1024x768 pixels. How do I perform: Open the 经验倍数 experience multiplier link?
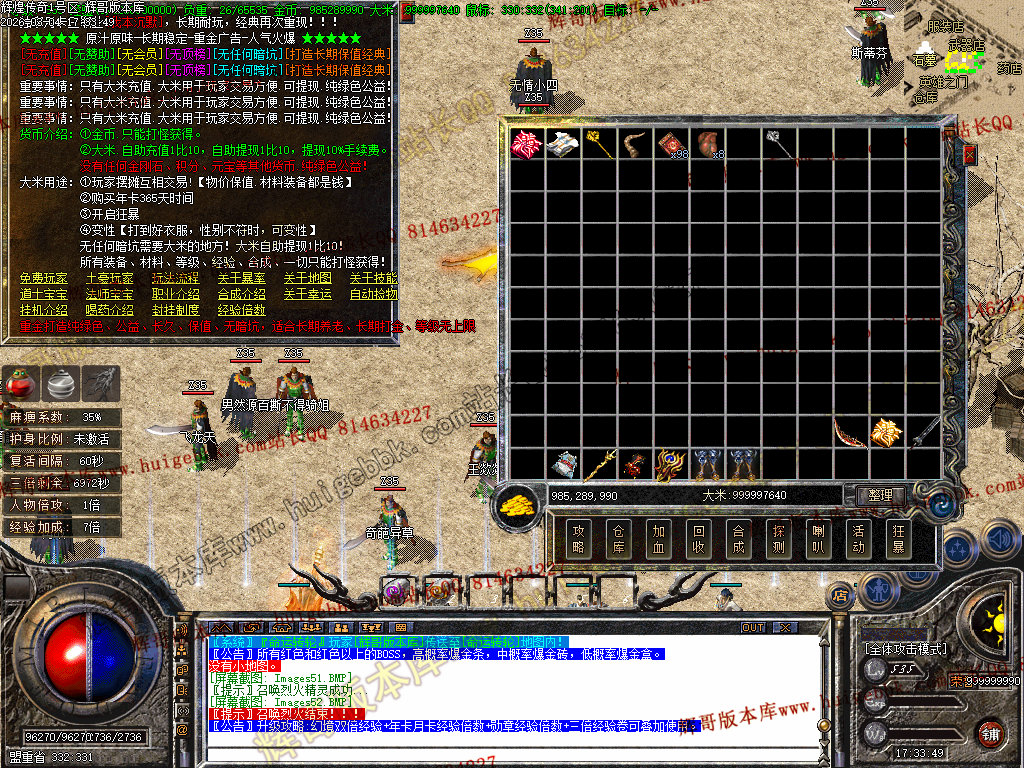(241, 310)
